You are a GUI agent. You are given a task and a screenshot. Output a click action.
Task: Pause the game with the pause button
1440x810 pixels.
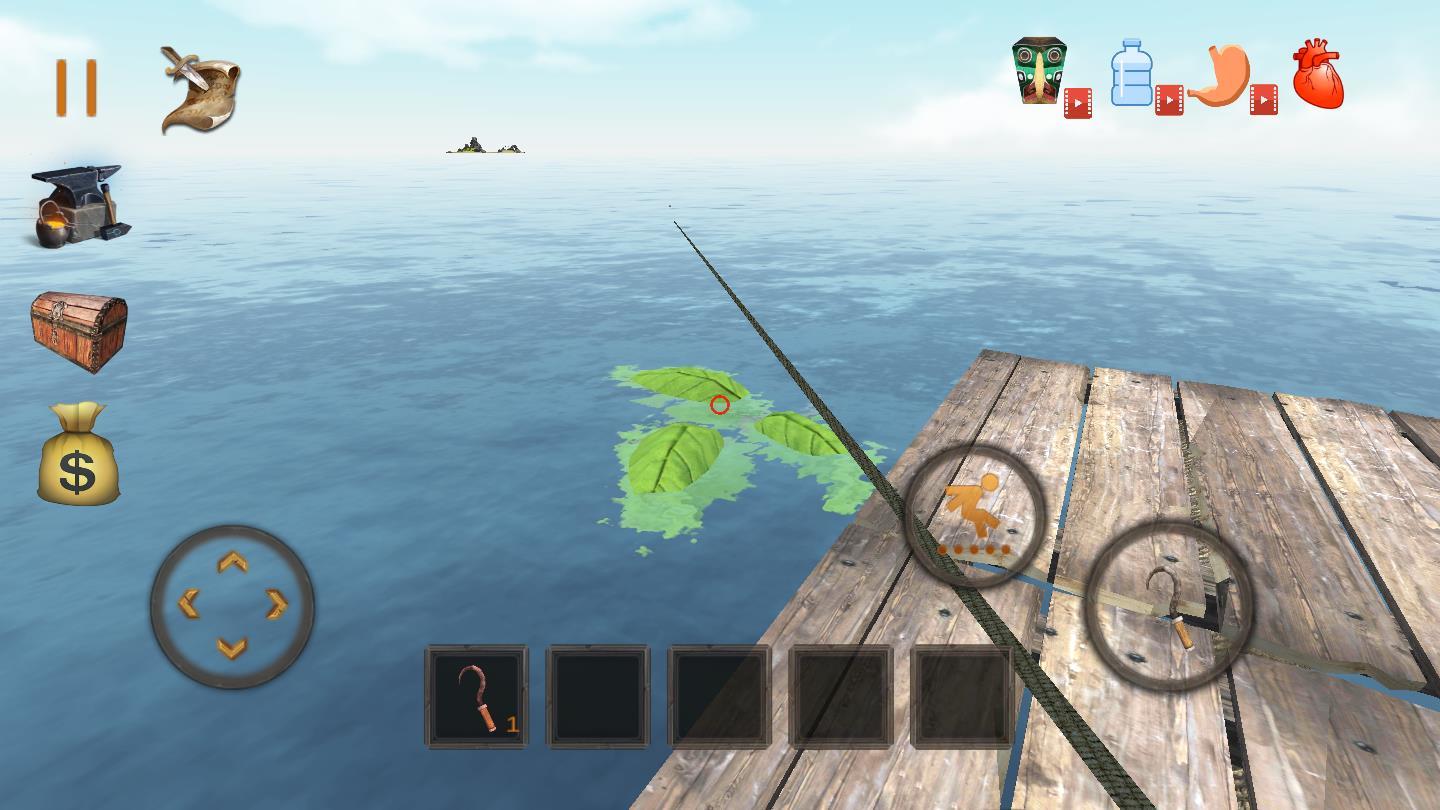pos(76,88)
